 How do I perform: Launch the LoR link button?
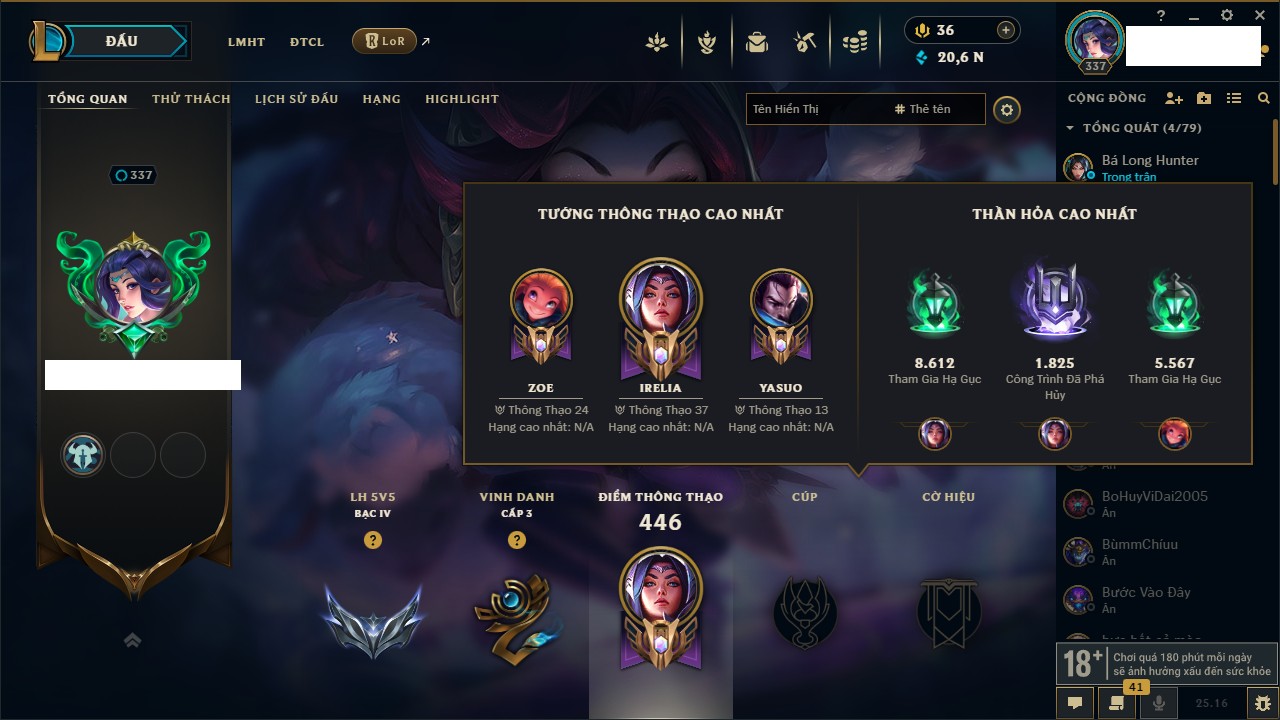pyautogui.click(x=385, y=41)
